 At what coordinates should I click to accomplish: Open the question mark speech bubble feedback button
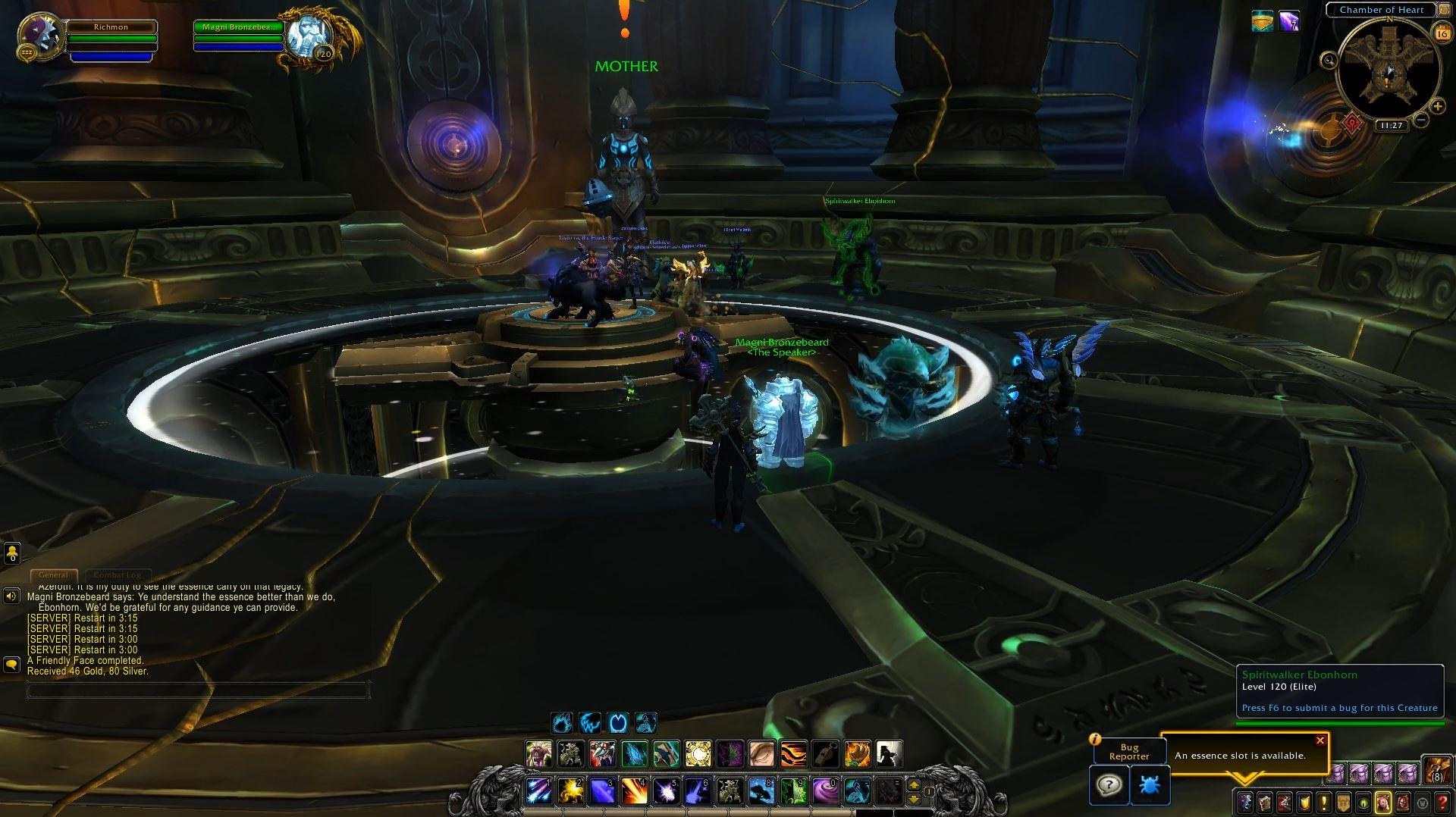pyautogui.click(x=1109, y=785)
